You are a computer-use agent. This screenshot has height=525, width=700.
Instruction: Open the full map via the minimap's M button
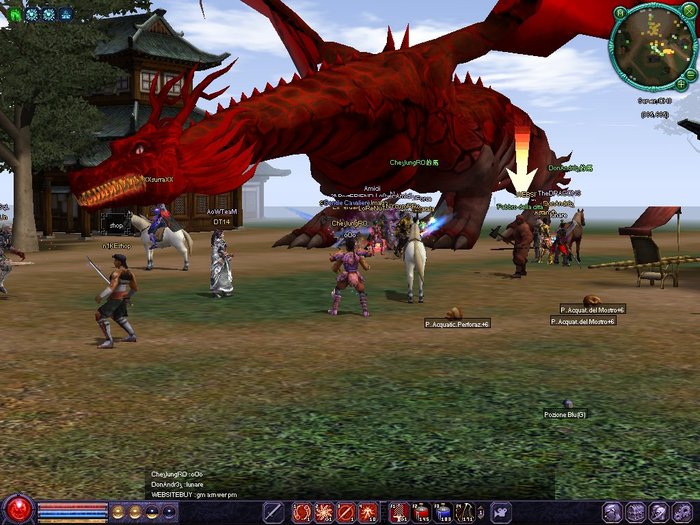click(620, 12)
